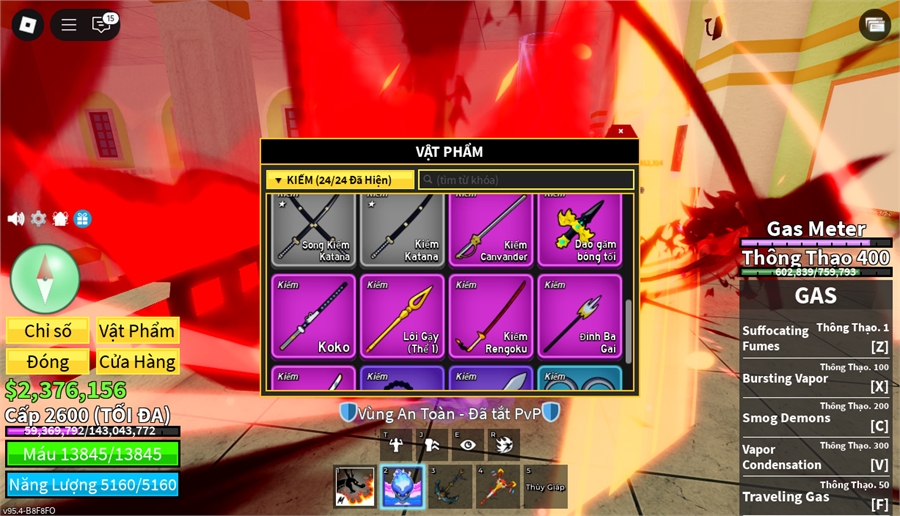Open the Roblox chat overlay
The image size is (900, 516).
click(102, 25)
